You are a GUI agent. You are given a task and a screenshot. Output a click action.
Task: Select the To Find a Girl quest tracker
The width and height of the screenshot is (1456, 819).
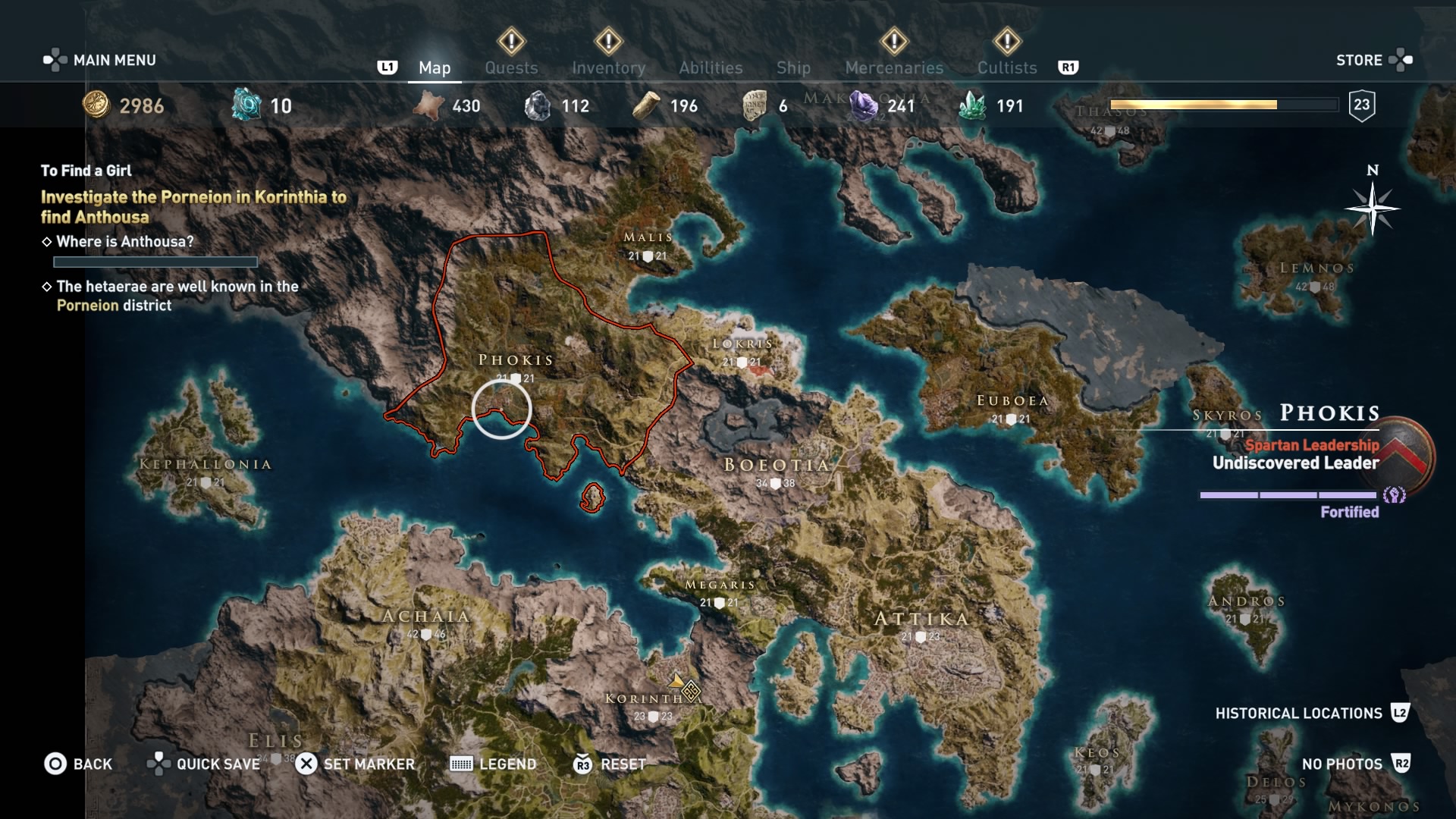click(86, 171)
